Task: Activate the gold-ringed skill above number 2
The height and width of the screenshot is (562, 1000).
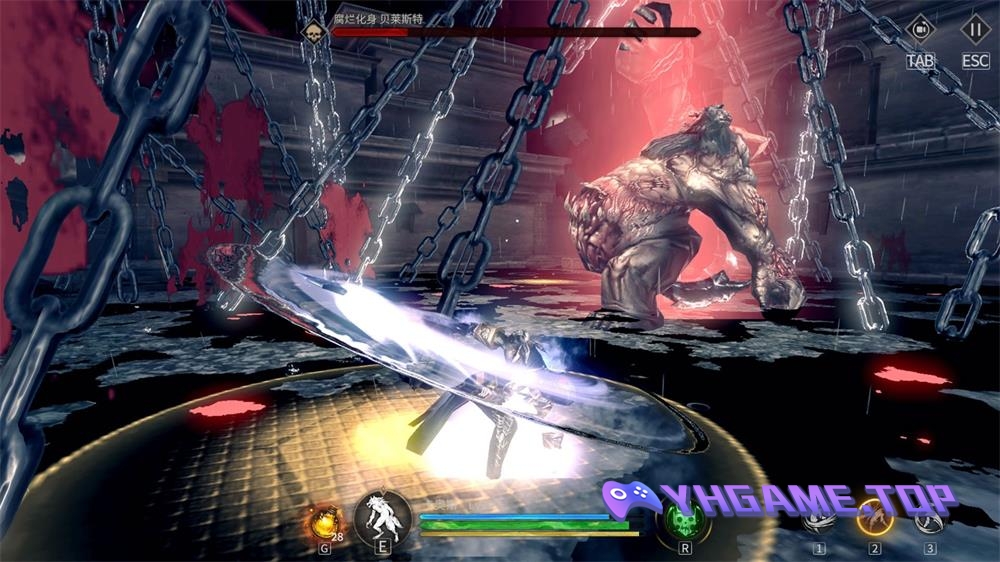Action: 875,518
